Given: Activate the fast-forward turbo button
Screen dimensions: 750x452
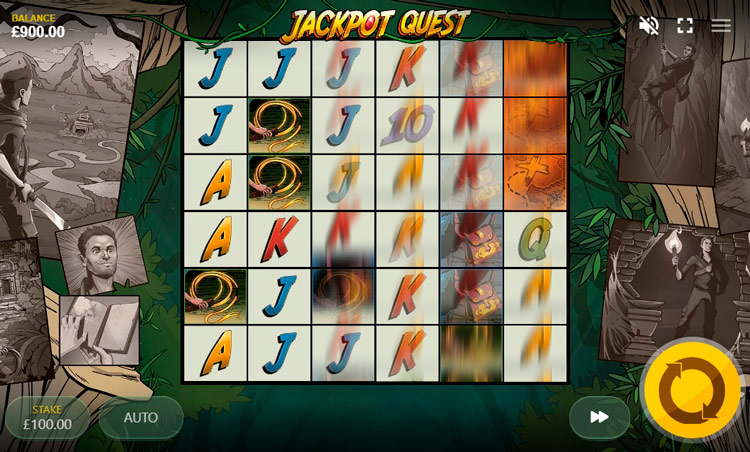Looking at the screenshot, I should [x=599, y=417].
